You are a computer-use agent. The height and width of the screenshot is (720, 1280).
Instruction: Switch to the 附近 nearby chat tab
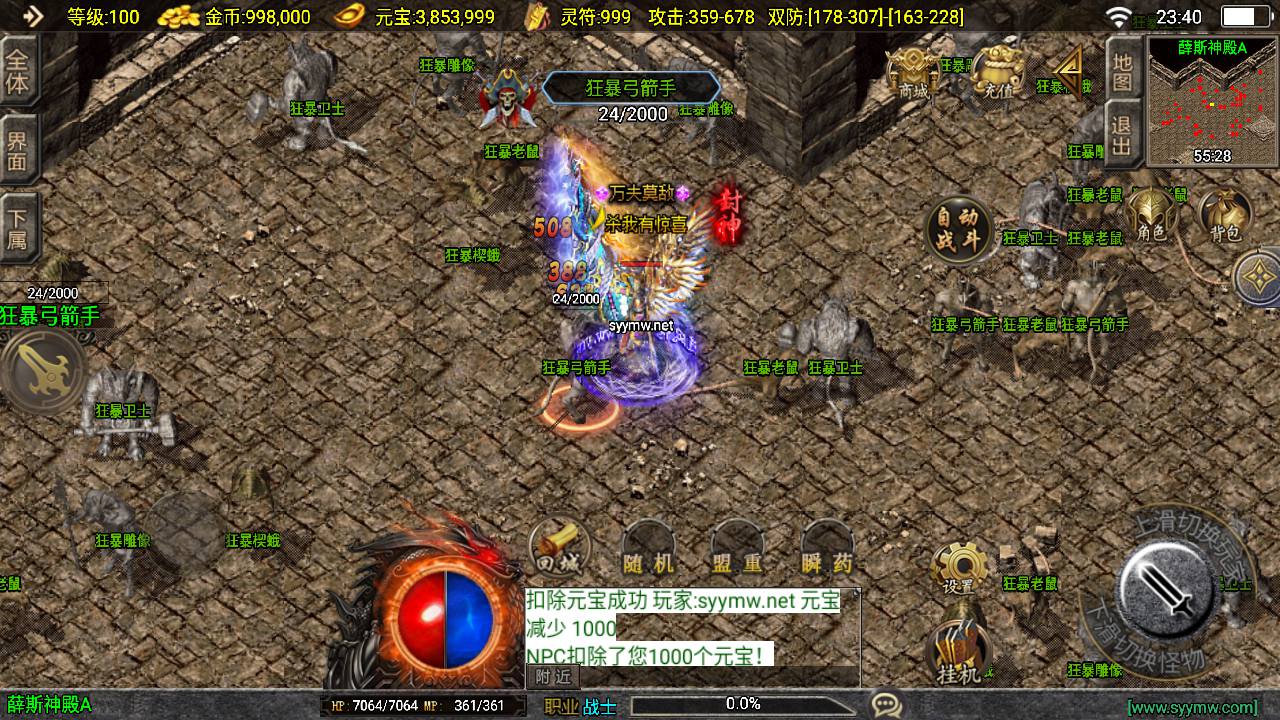click(x=553, y=677)
